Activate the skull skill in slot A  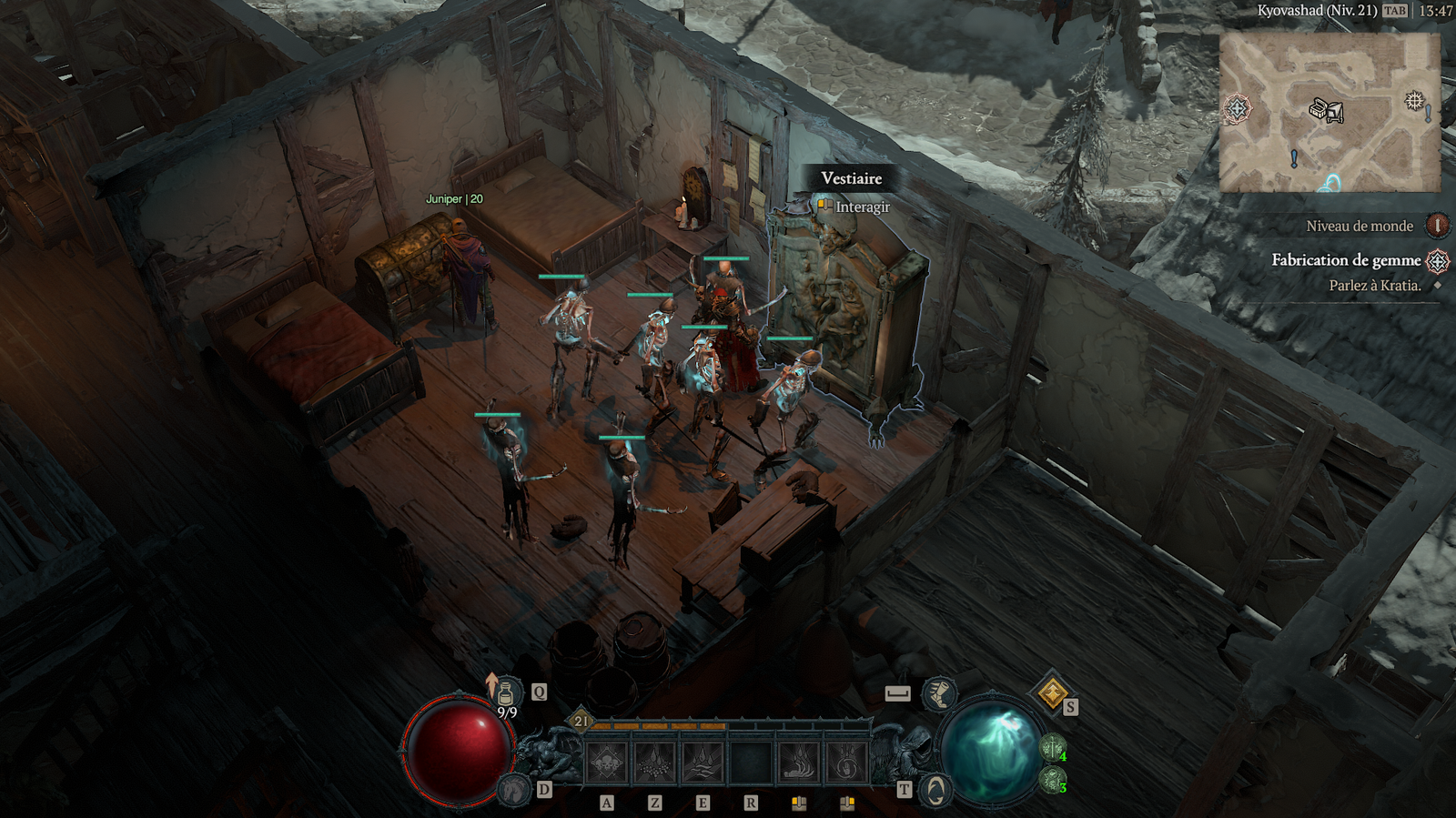607,762
